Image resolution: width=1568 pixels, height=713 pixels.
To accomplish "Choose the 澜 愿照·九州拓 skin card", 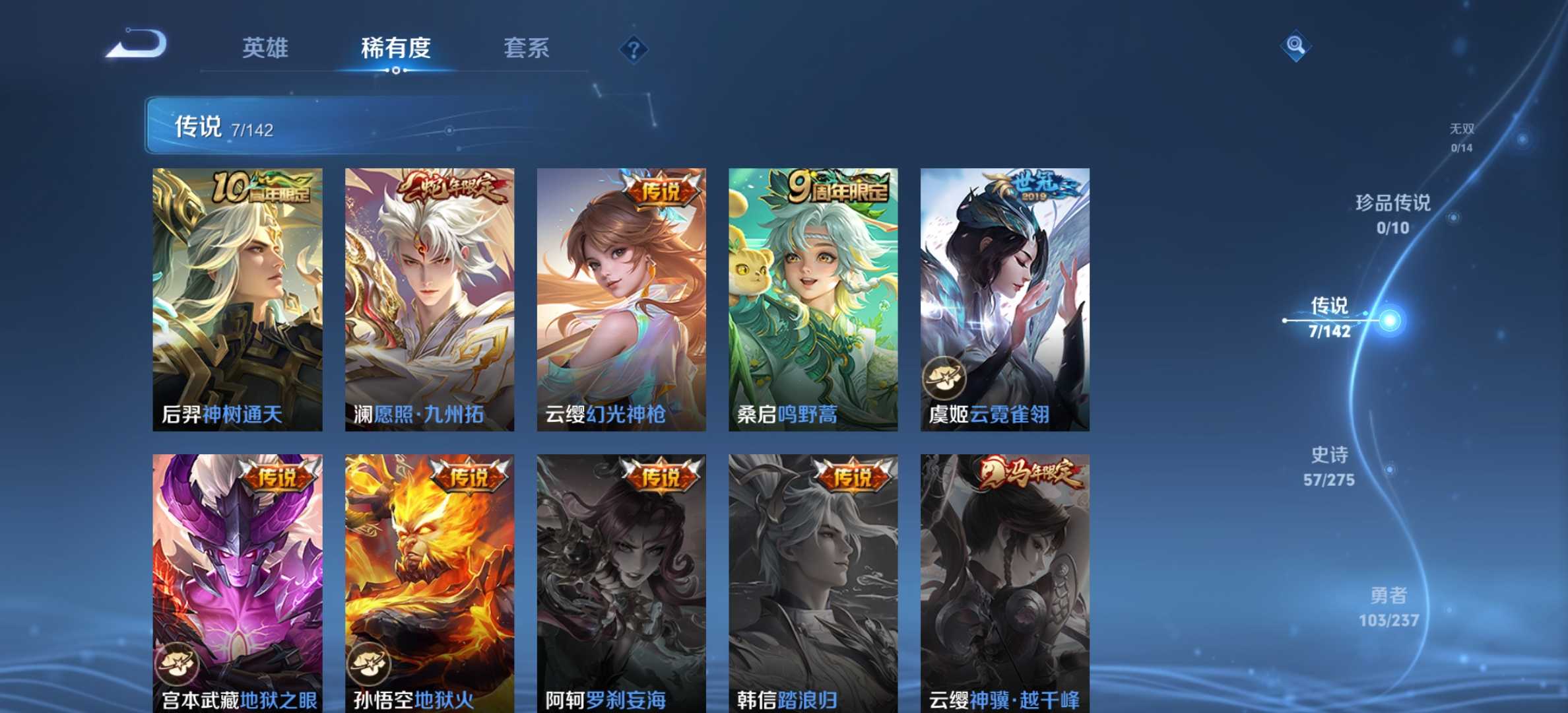I will (430, 299).
